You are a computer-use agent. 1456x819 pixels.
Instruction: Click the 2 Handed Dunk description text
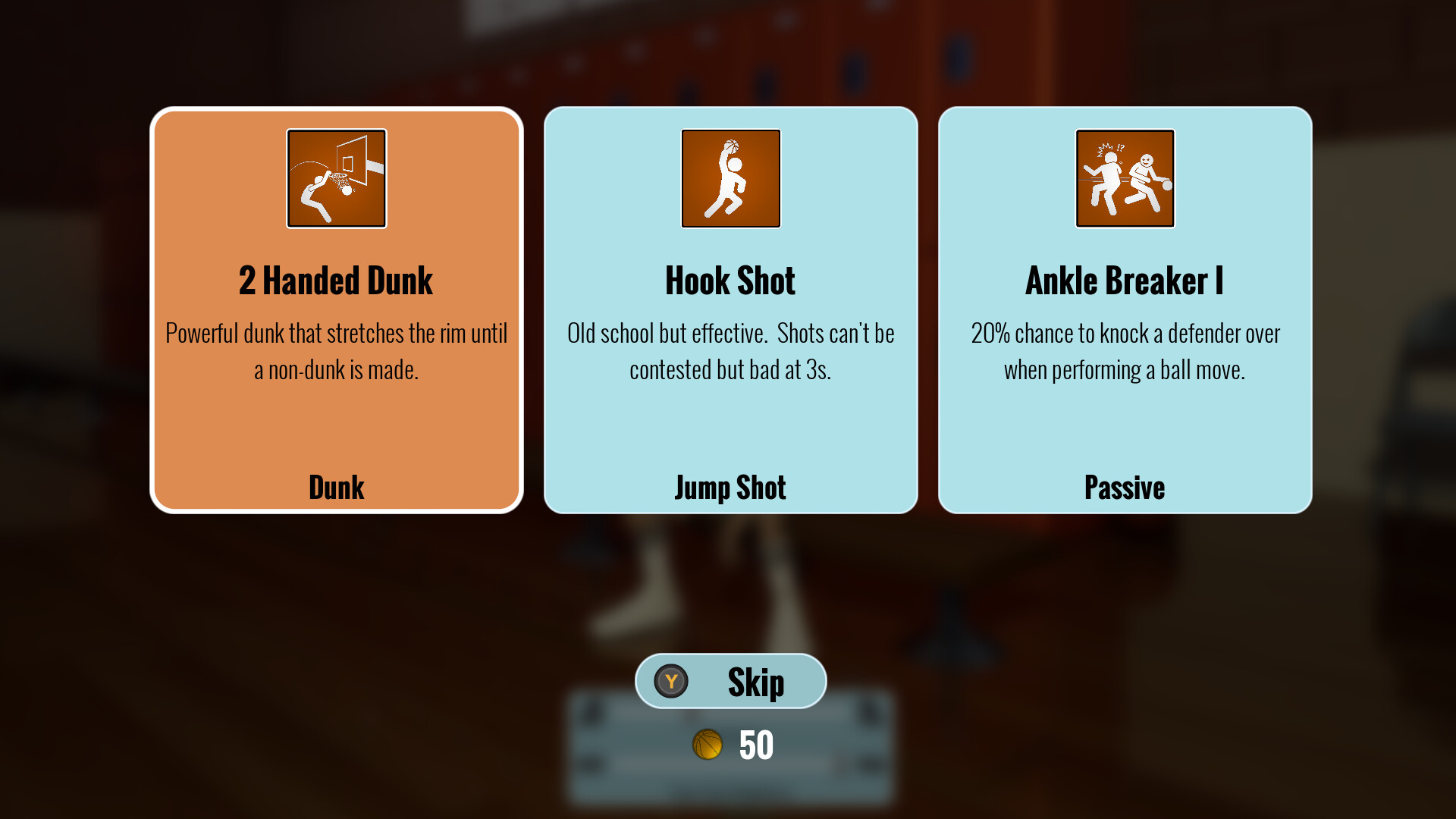337,351
